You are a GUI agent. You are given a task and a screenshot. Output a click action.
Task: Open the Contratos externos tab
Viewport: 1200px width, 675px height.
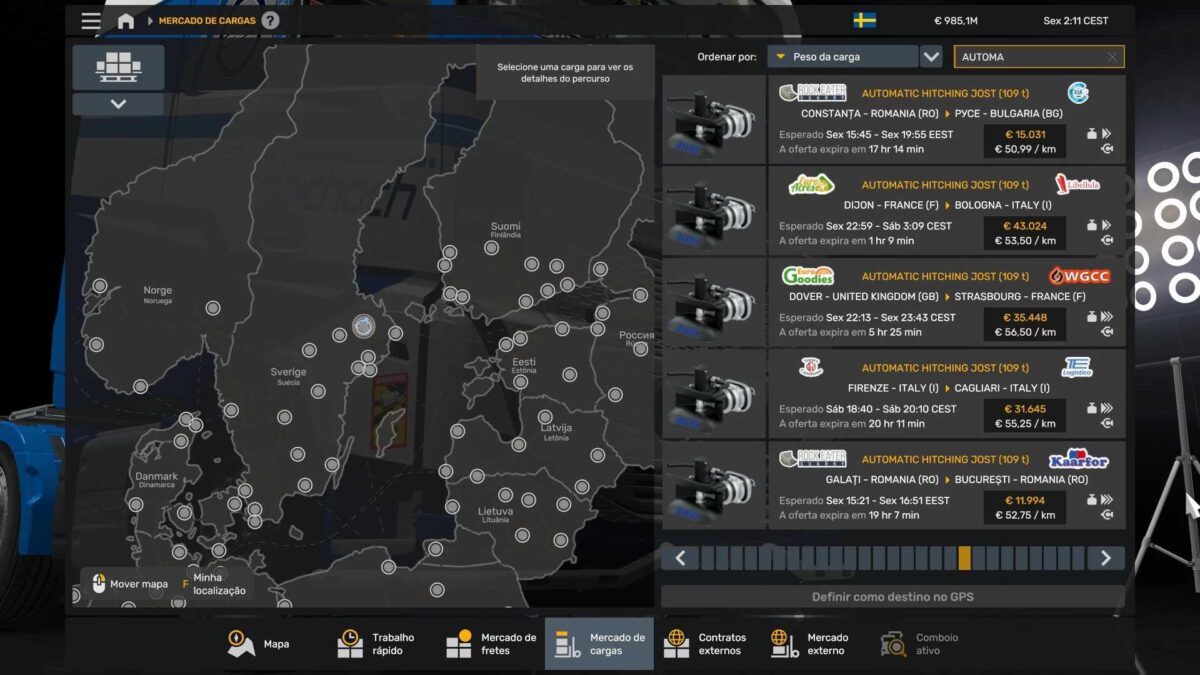(705, 644)
